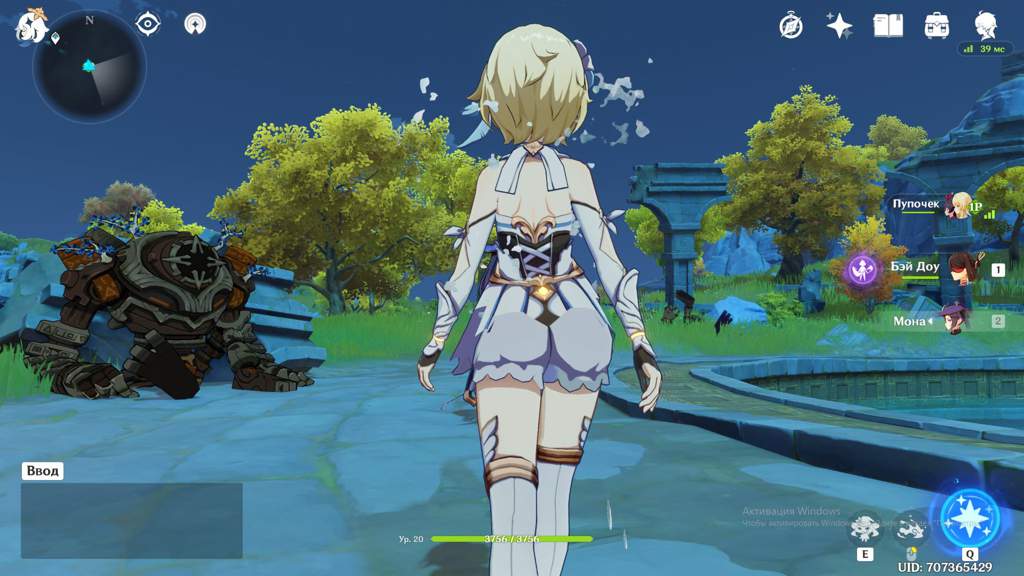Activate the eye-shaped elemental sight icon
Image resolution: width=1024 pixels, height=576 pixels.
pos(148,23)
